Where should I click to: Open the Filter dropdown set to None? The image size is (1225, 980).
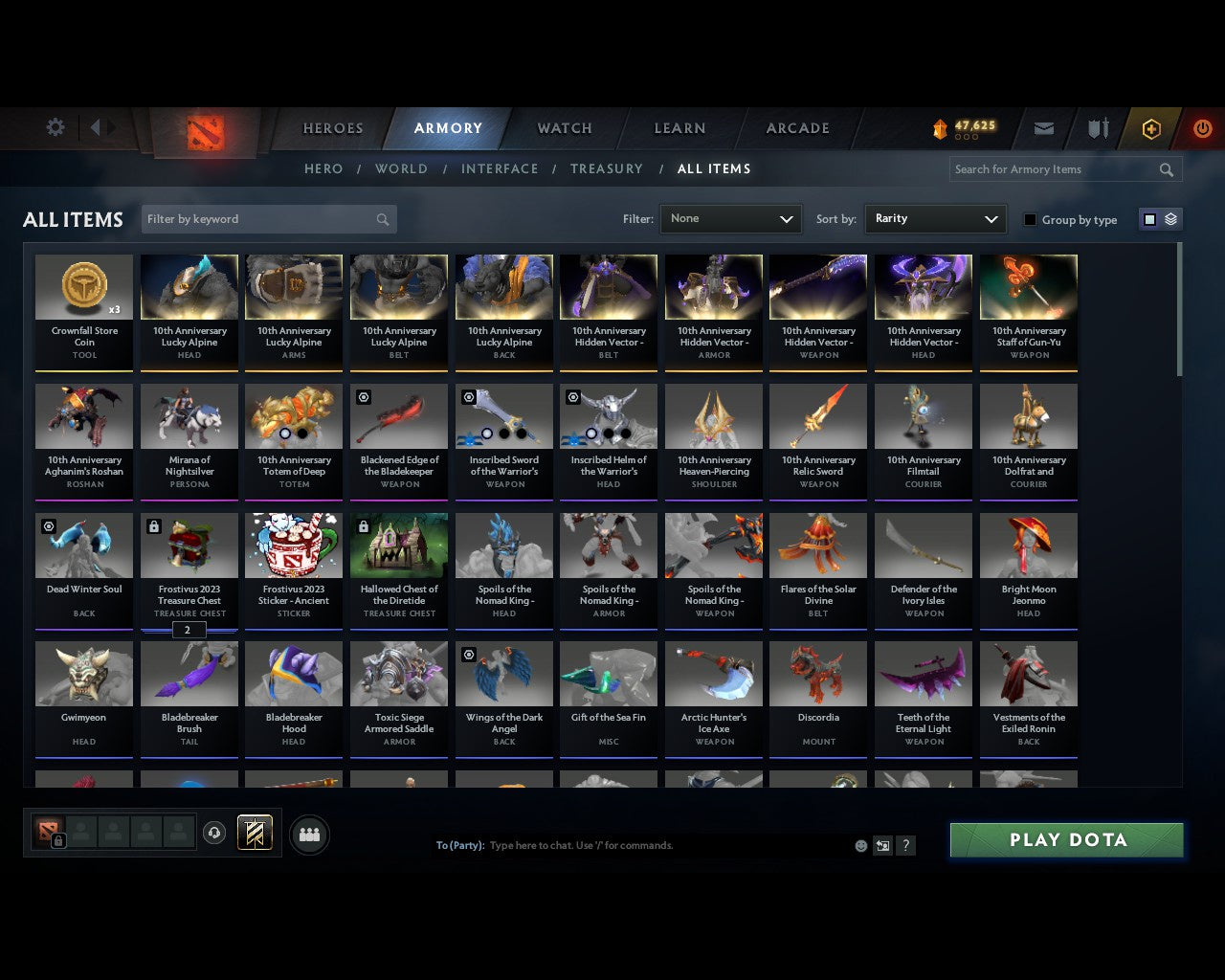tap(730, 219)
